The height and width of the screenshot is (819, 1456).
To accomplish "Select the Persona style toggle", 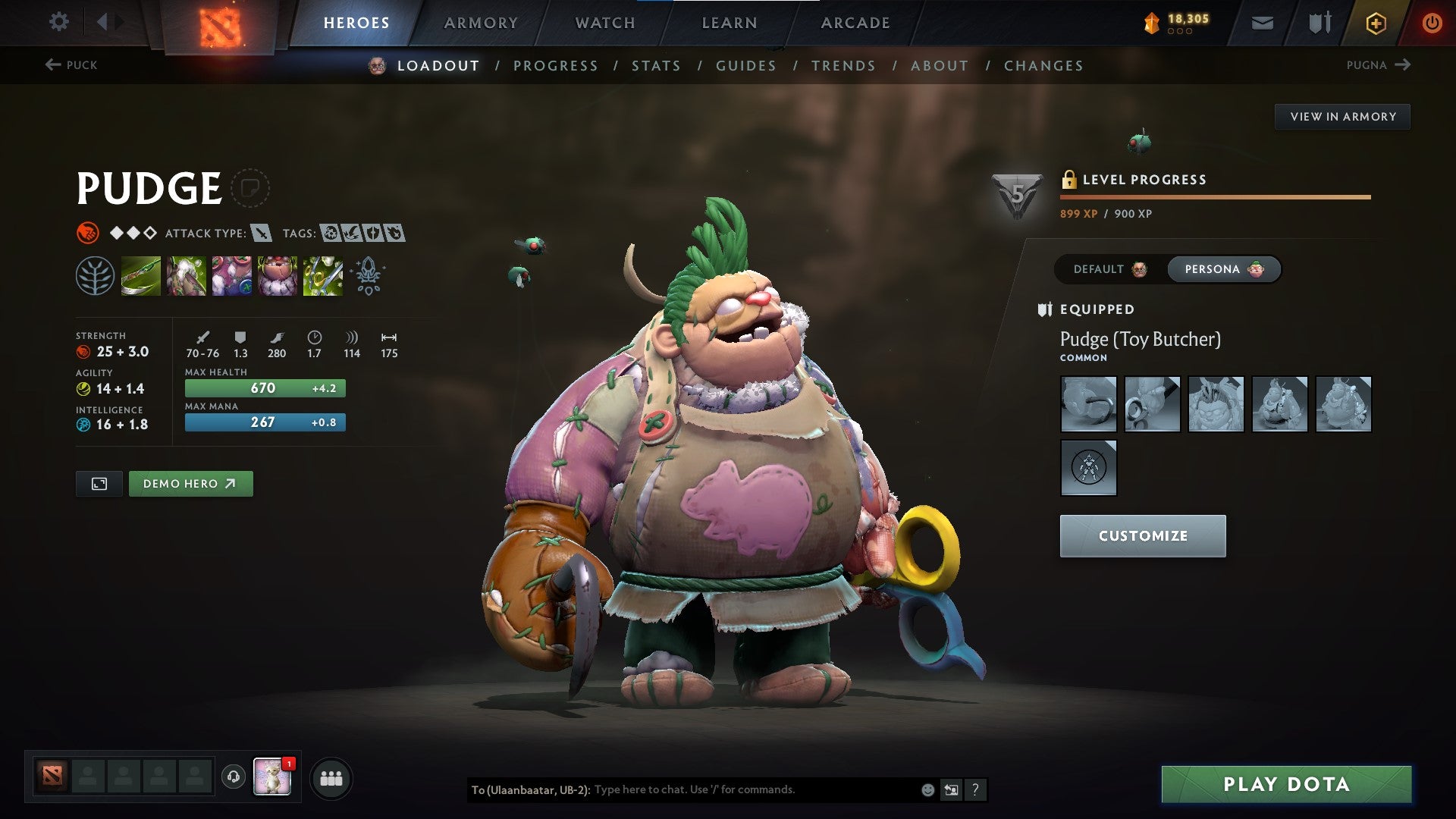I will [1223, 269].
